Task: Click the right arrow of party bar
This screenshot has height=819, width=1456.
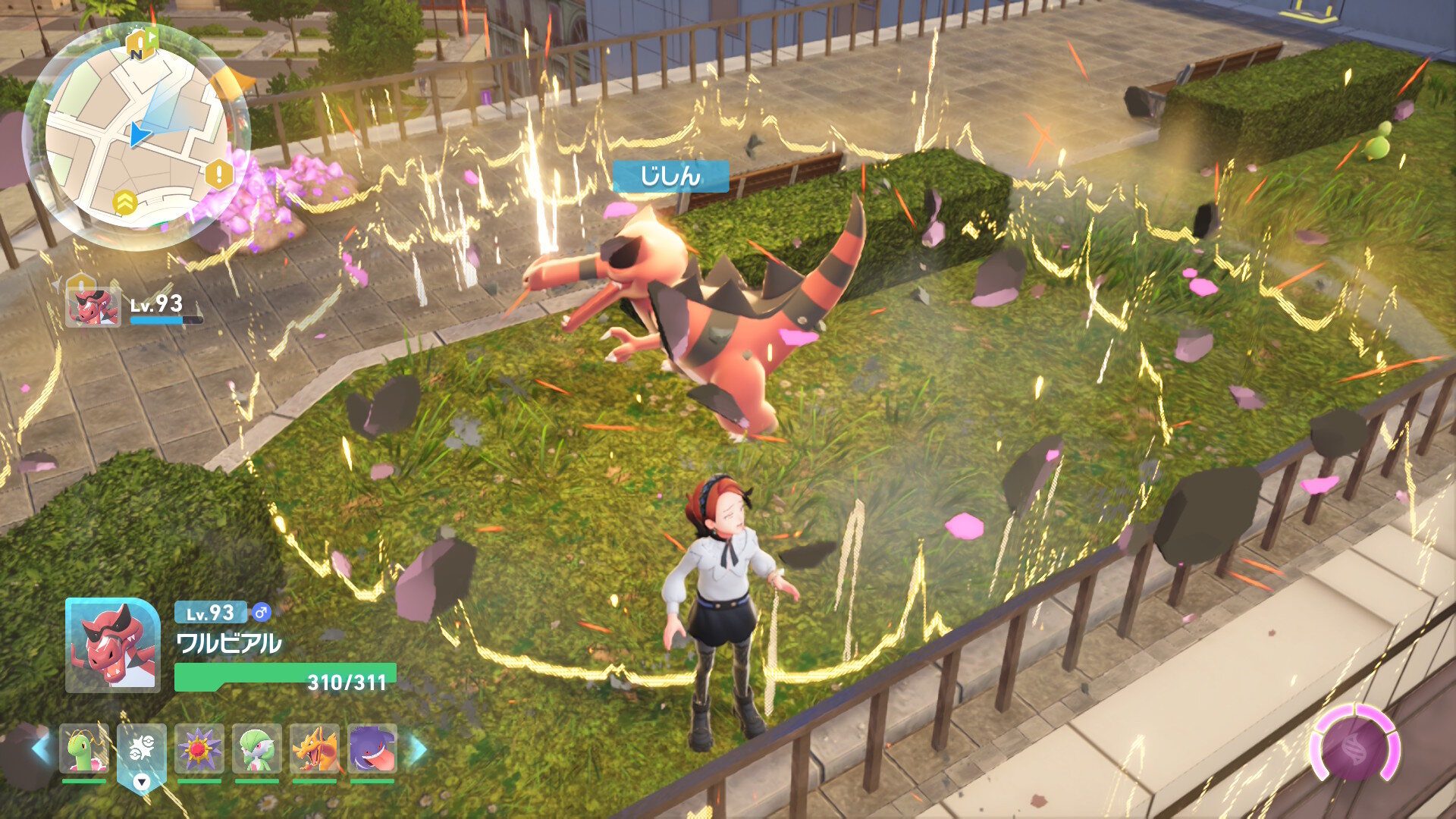Action: 418,749
